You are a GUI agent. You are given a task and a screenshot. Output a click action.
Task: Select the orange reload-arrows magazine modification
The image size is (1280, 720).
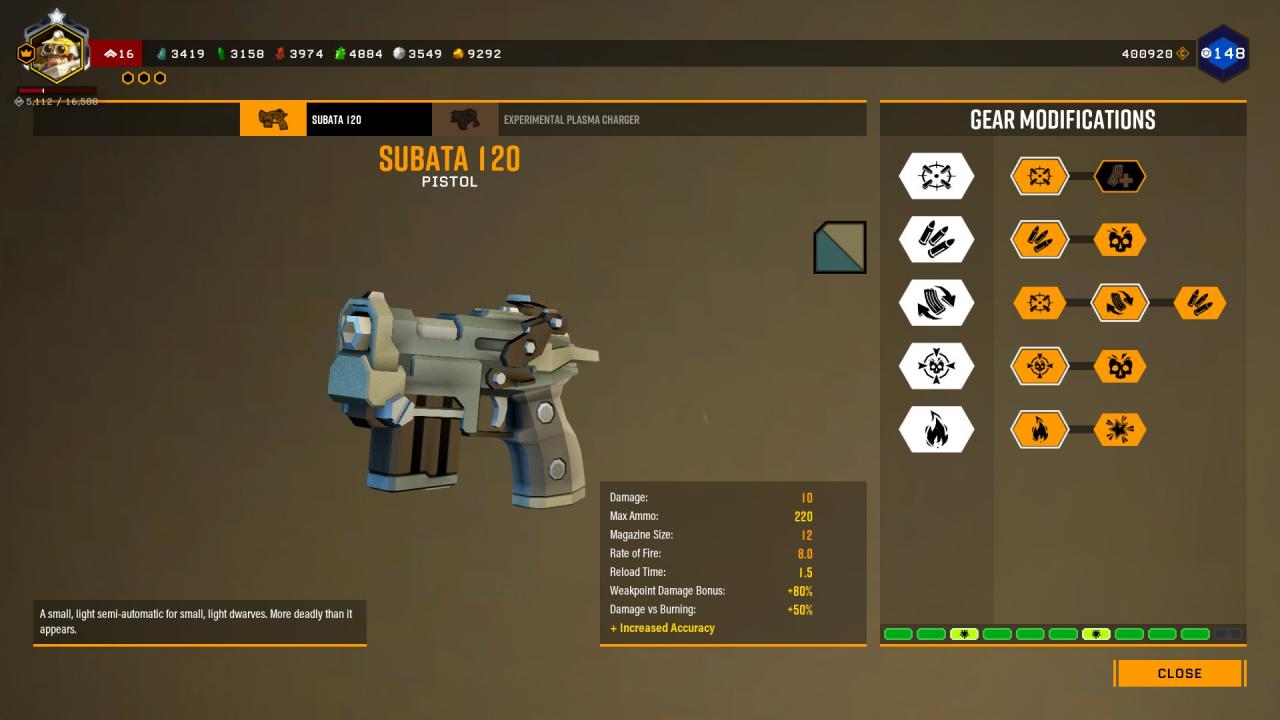point(1119,303)
